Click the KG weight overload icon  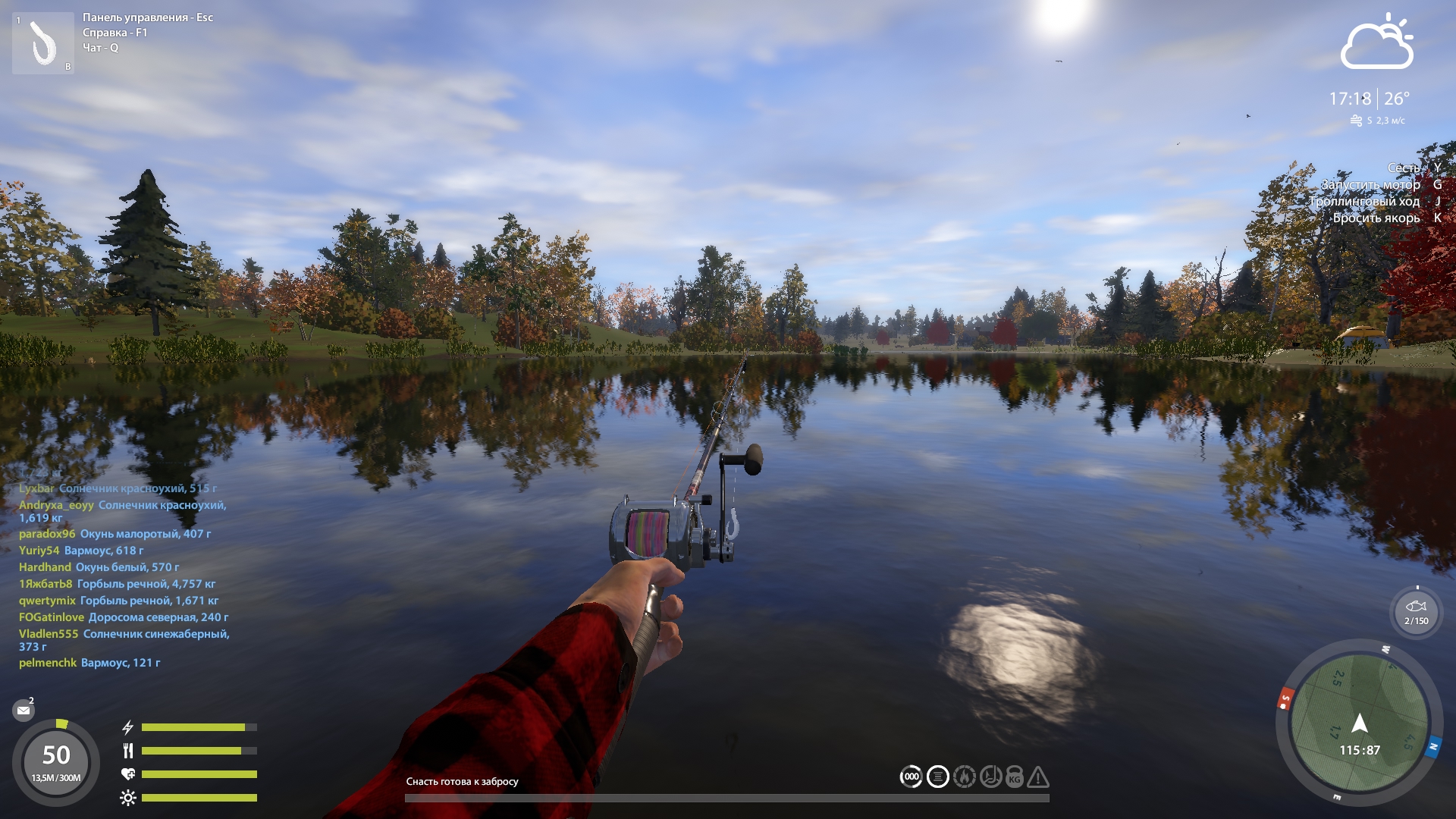pyautogui.click(x=1015, y=777)
